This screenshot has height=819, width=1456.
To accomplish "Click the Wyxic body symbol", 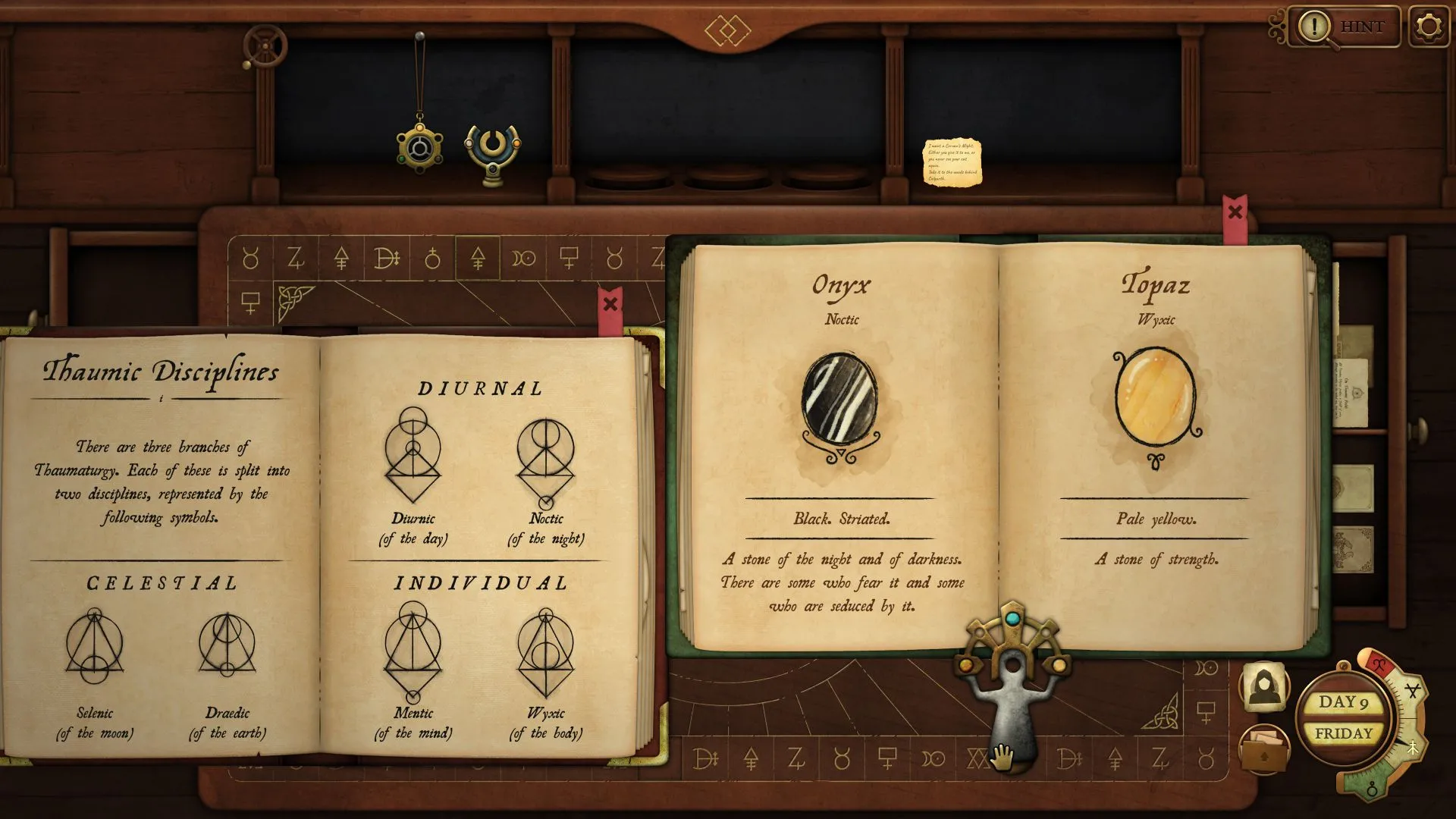I will click(546, 652).
